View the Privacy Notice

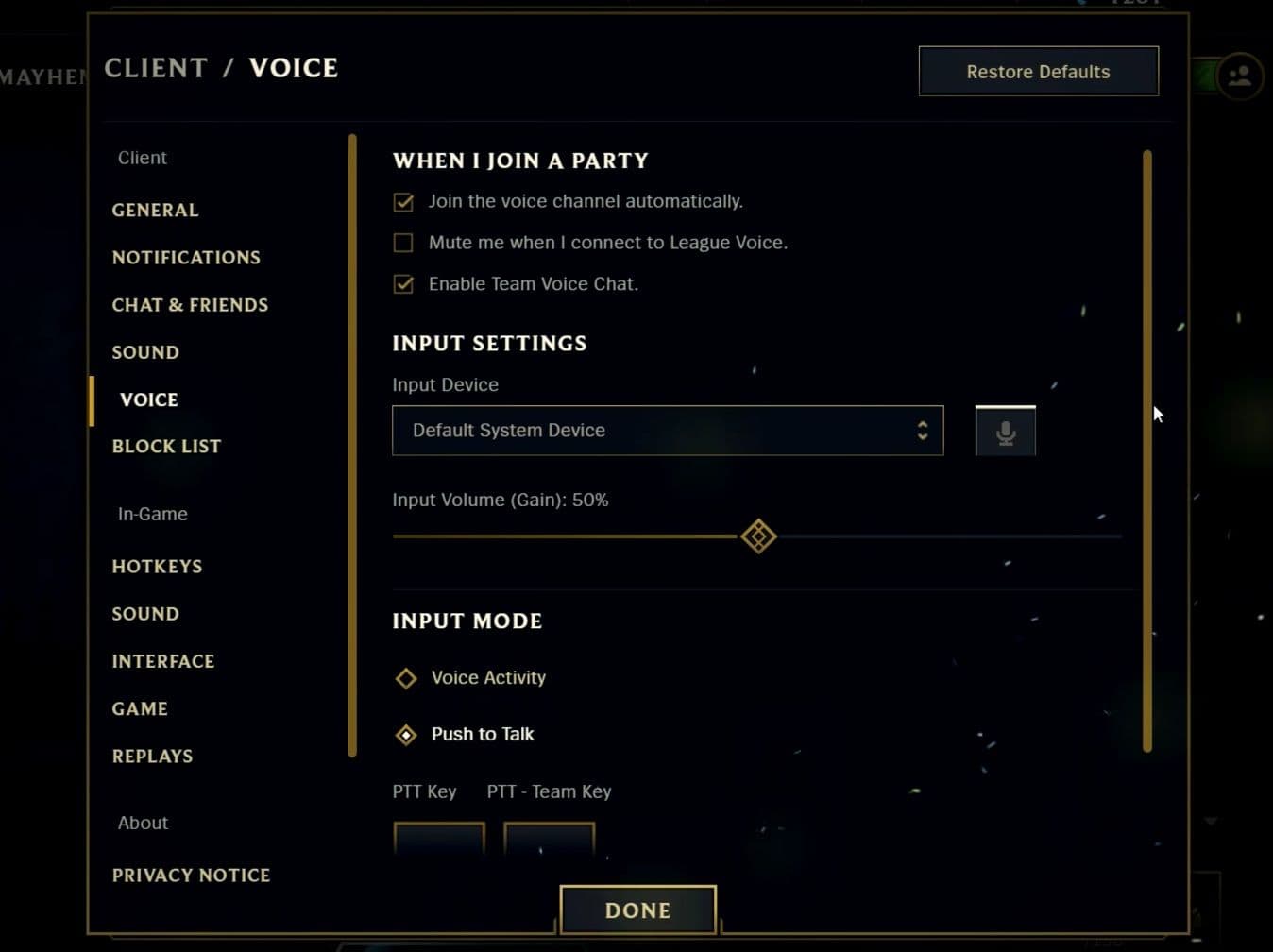[x=191, y=875]
